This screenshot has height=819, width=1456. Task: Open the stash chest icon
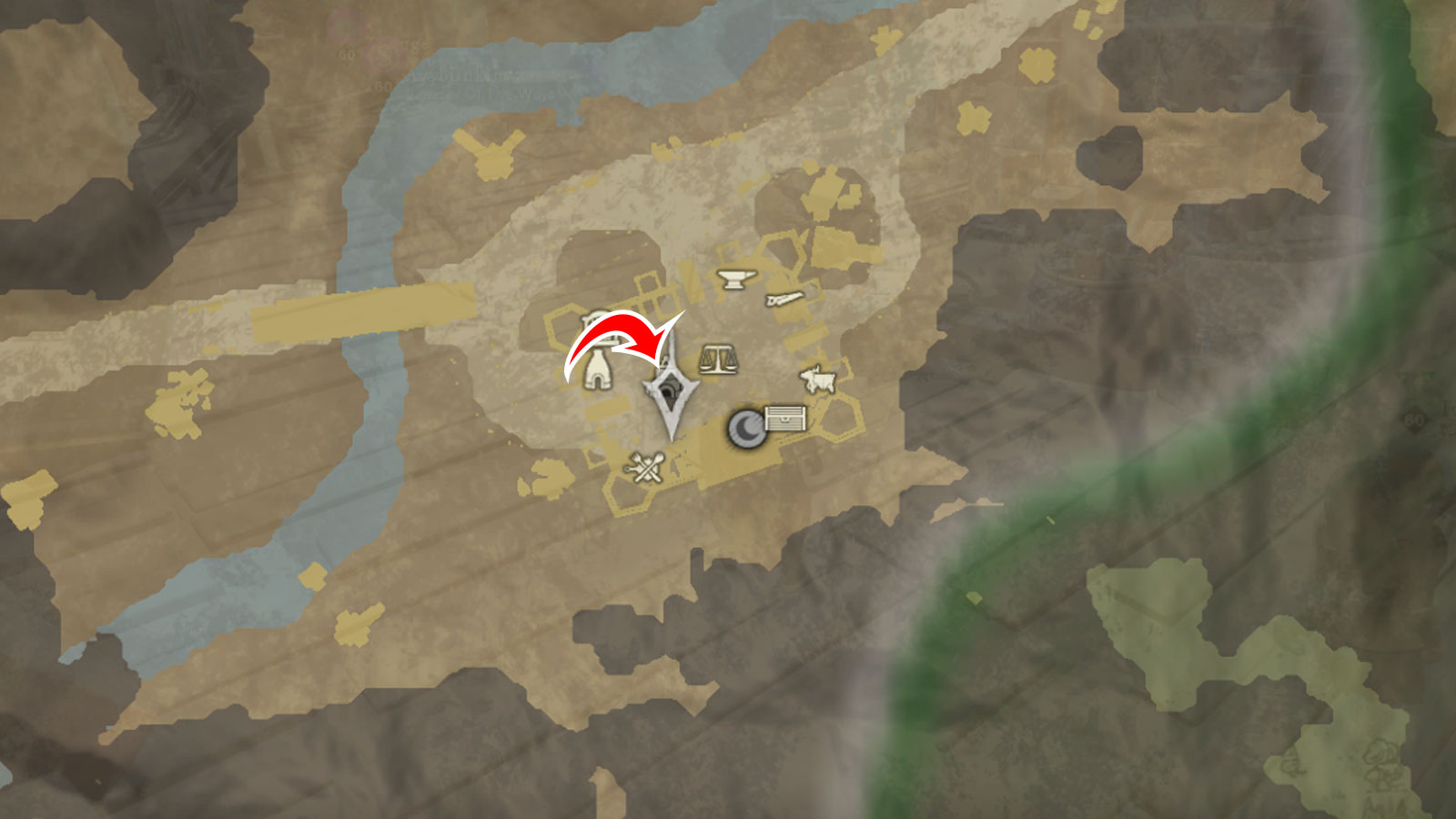tap(784, 419)
